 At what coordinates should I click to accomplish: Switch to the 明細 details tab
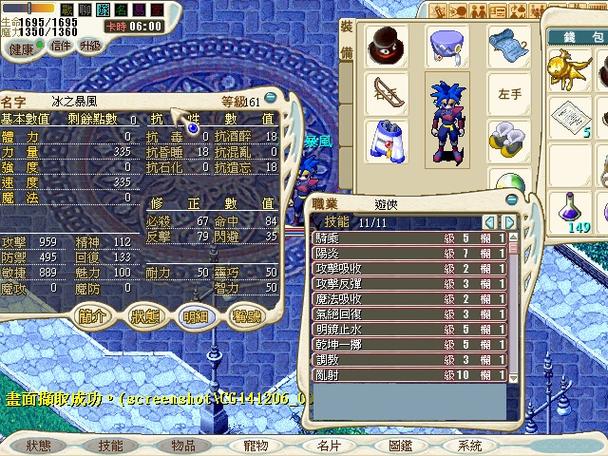[195, 316]
